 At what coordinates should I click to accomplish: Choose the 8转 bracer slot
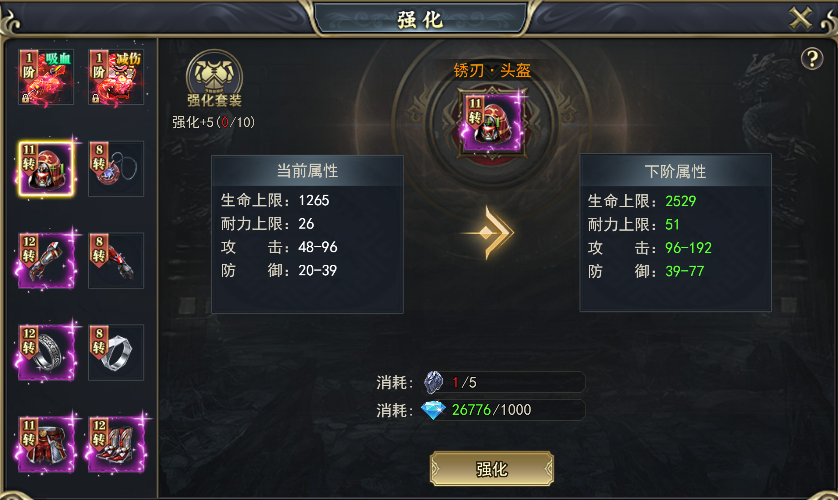[x=116, y=261]
